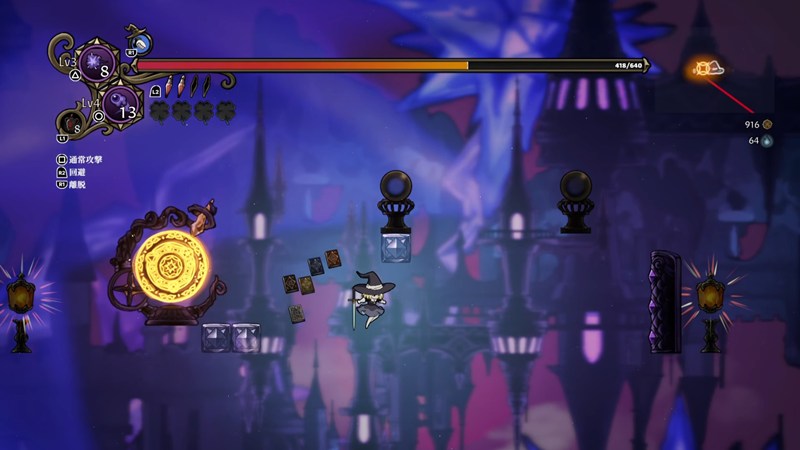The image size is (800, 450).
Task: Click the witch hat marker on minimap
Action: pos(717,68)
